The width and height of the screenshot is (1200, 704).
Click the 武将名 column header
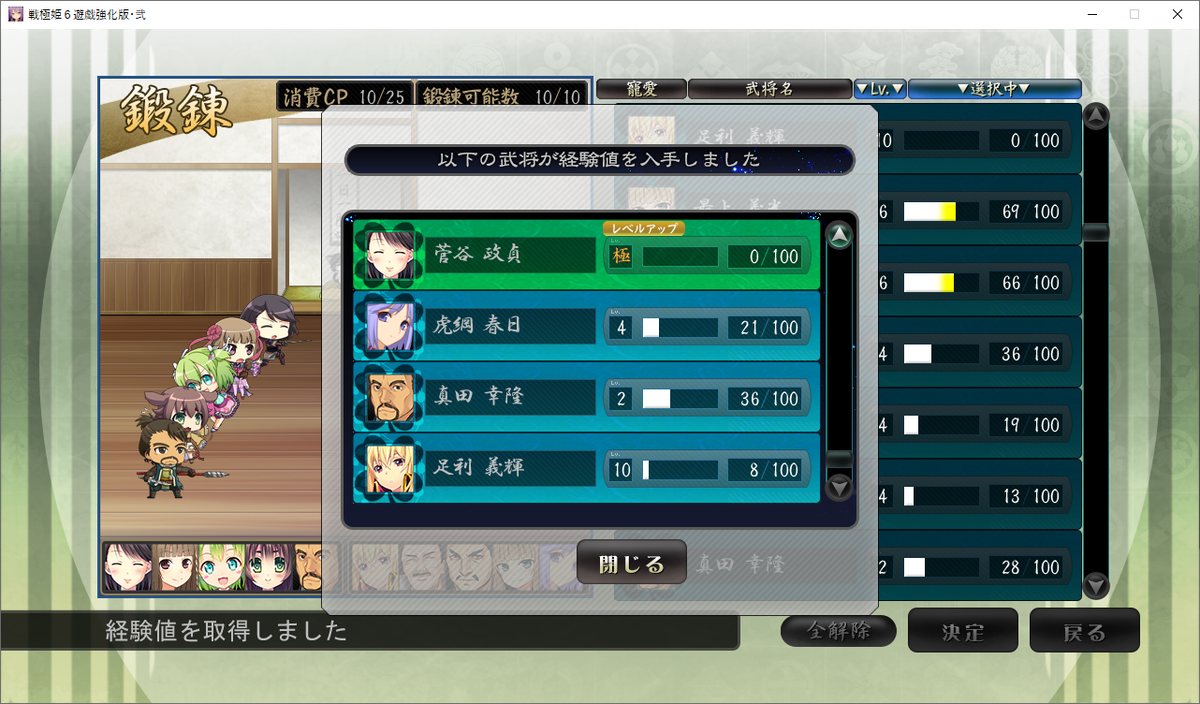click(769, 89)
